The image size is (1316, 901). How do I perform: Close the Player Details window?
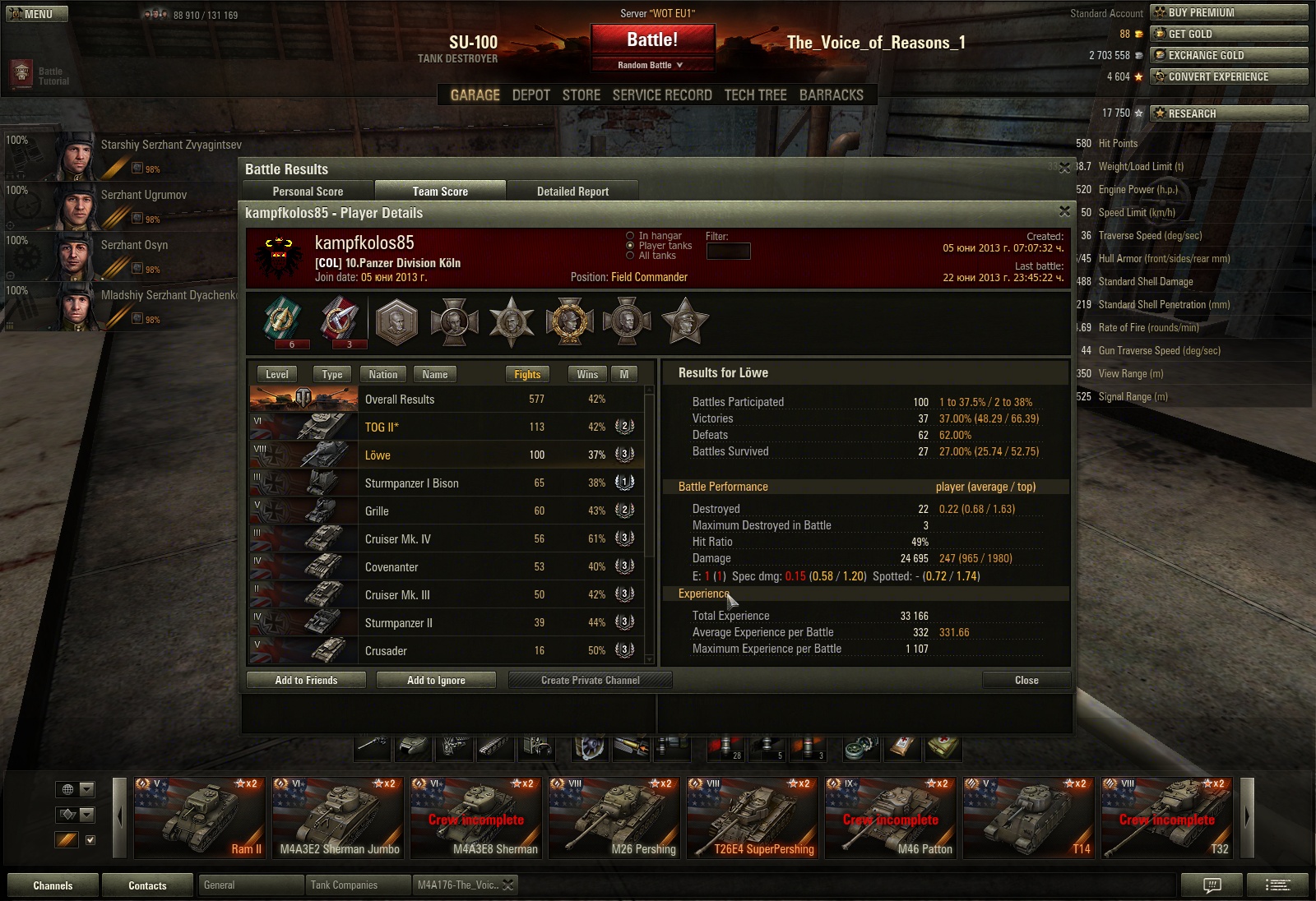[1064, 212]
